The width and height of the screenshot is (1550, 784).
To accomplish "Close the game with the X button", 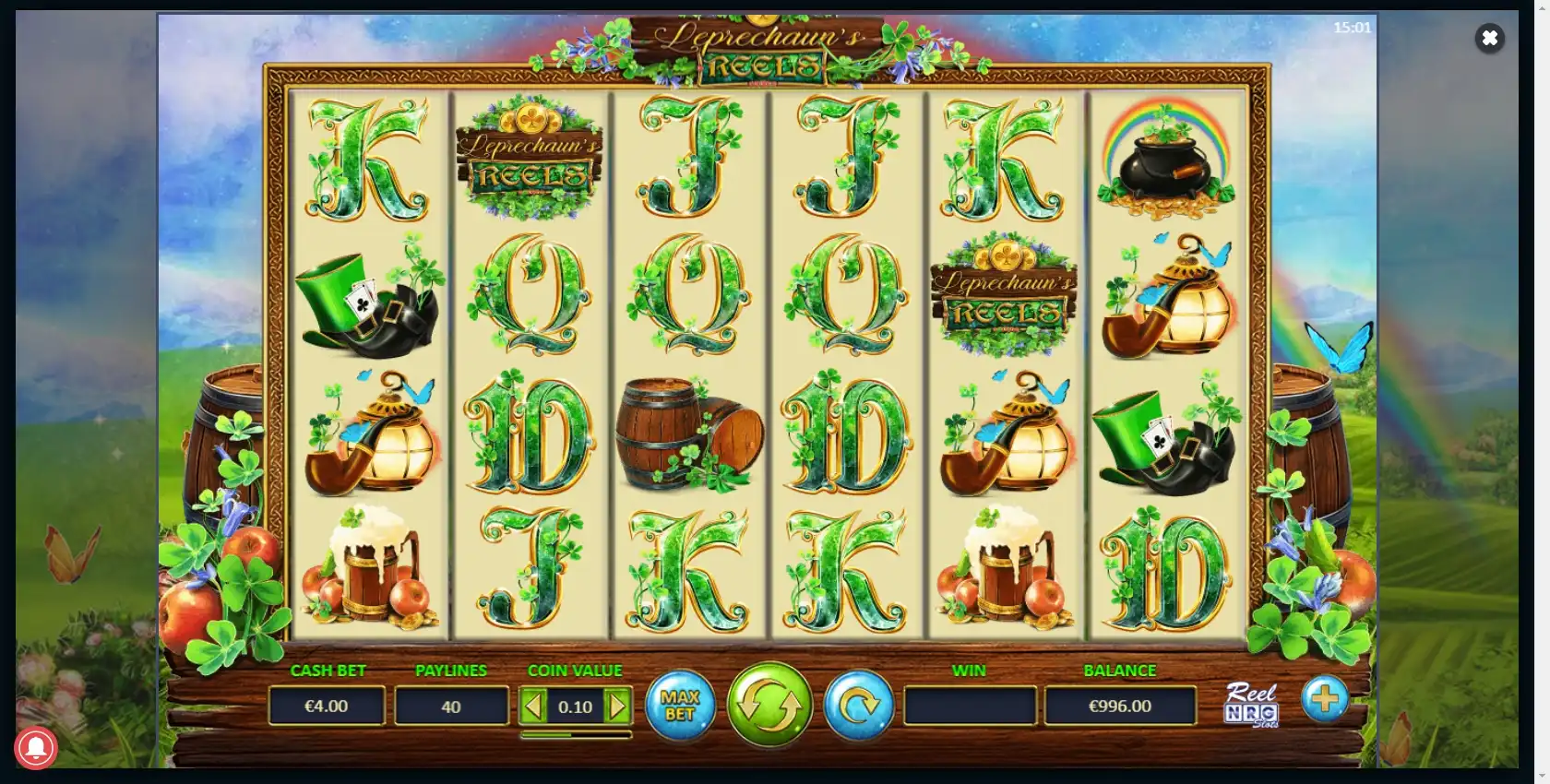I will 1489,38.
